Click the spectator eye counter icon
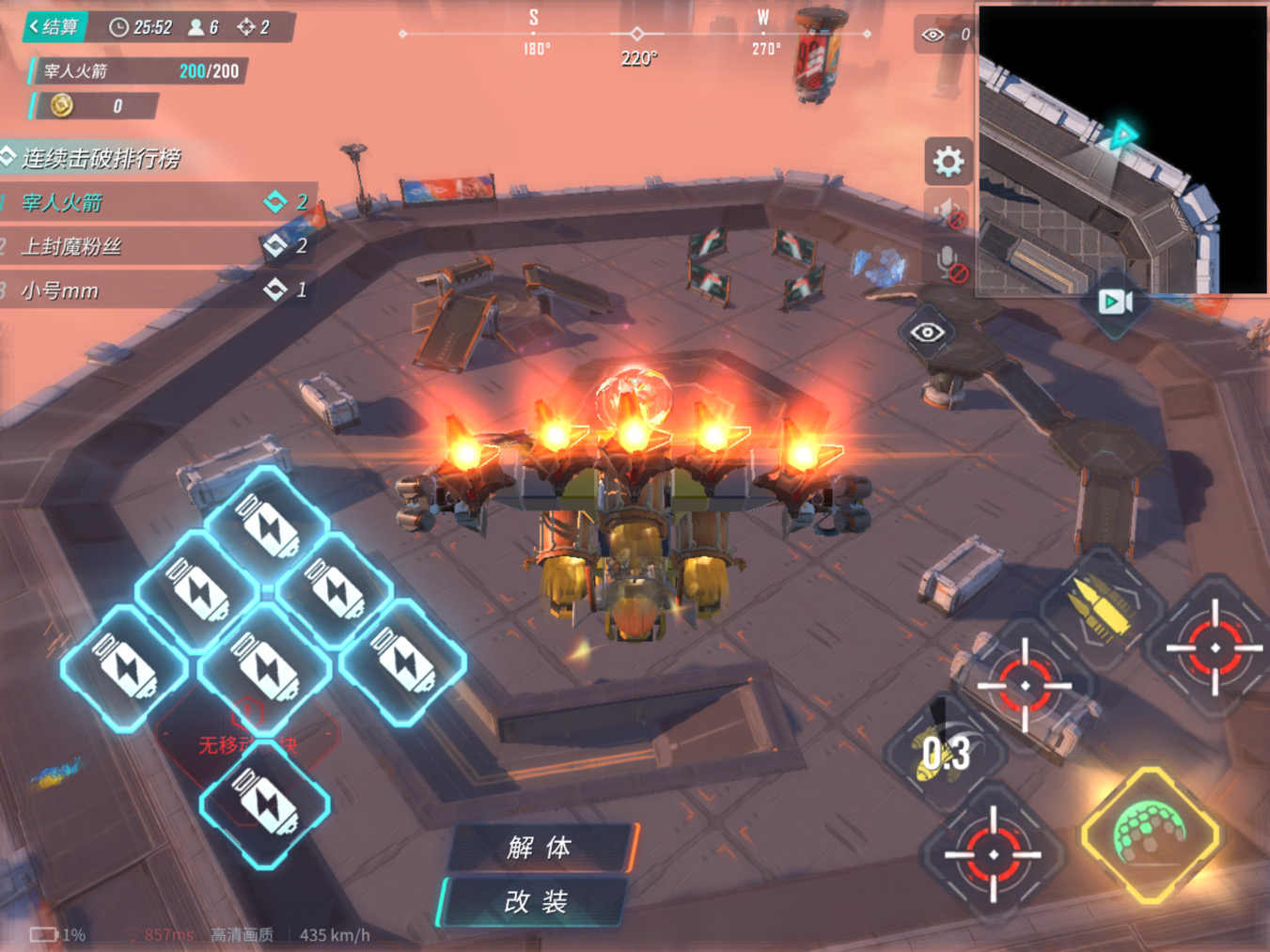 (x=933, y=35)
